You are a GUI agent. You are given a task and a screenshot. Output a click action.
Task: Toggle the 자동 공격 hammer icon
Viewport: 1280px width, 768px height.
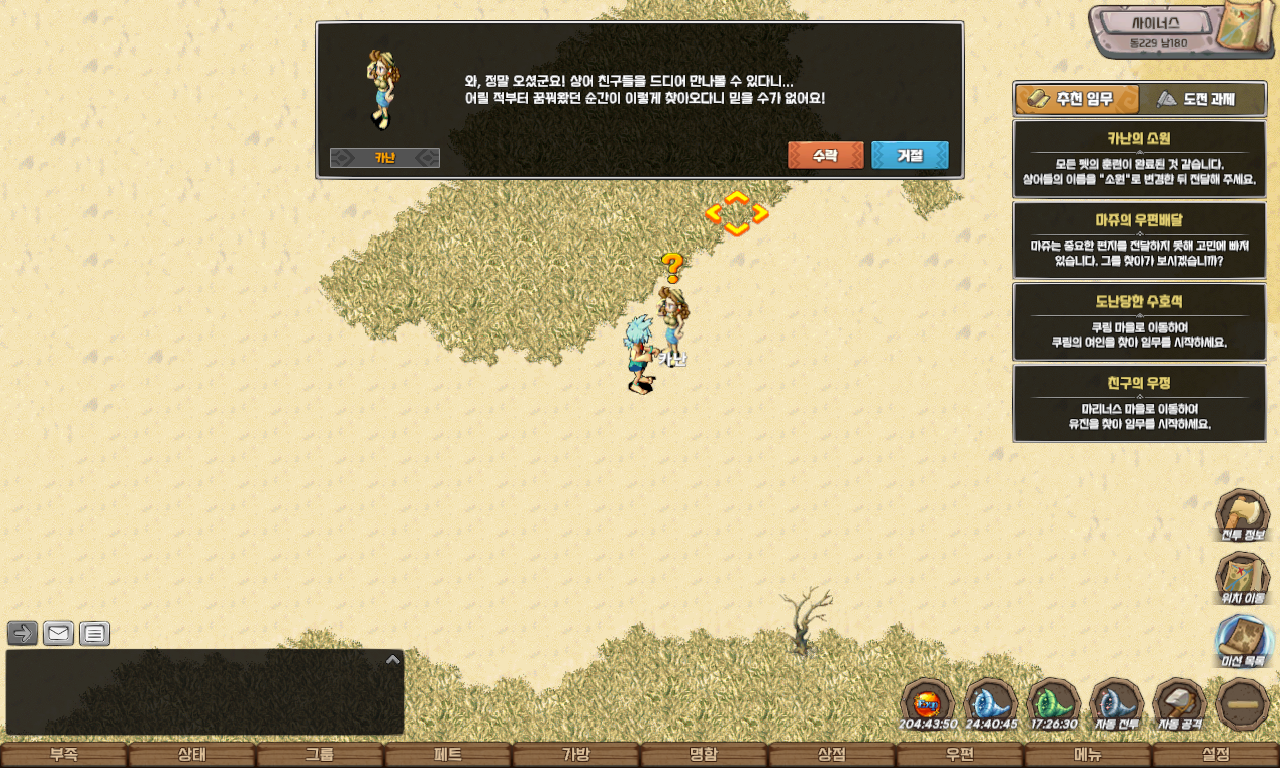tap(1179, 704)
